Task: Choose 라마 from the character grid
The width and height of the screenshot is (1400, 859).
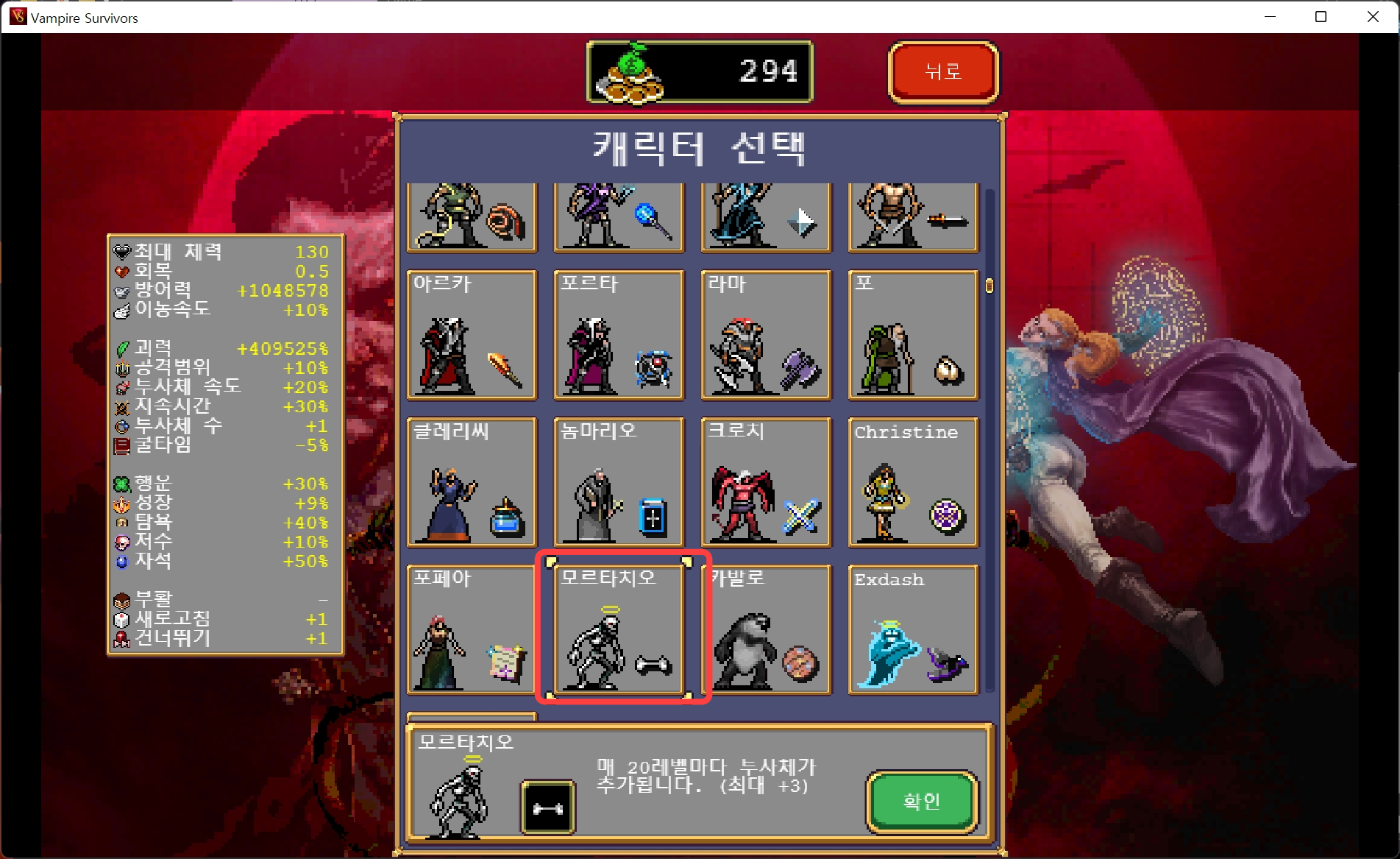Action: [766, 336]
